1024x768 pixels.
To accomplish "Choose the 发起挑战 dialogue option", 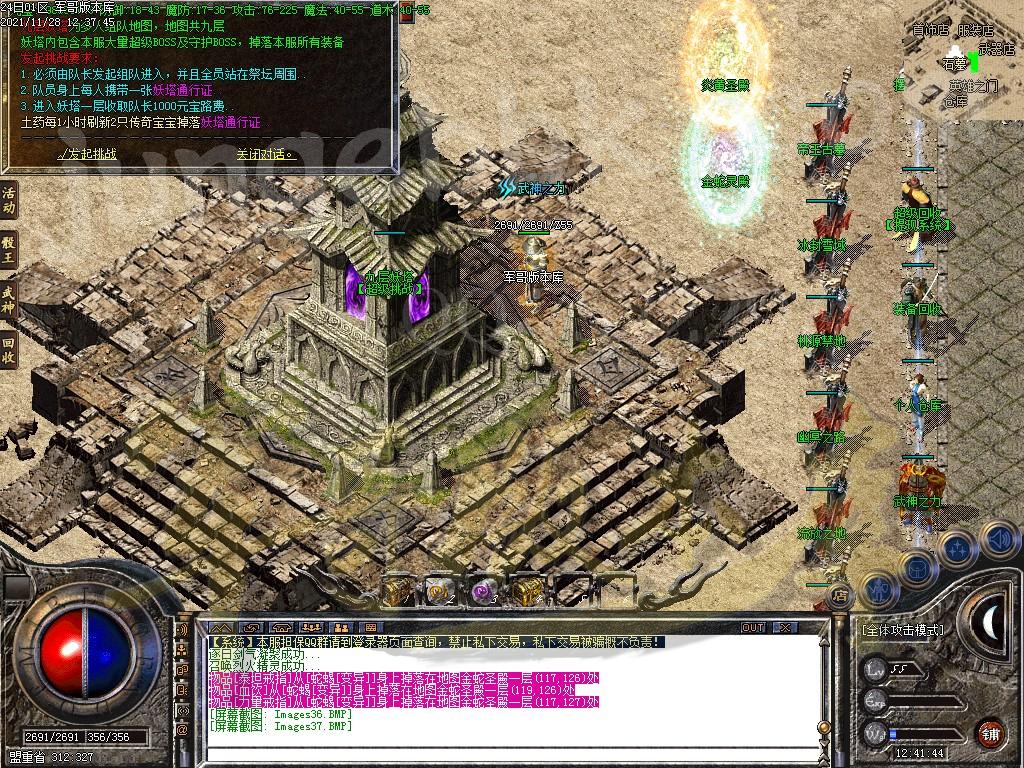I will [x=87, y=154].
